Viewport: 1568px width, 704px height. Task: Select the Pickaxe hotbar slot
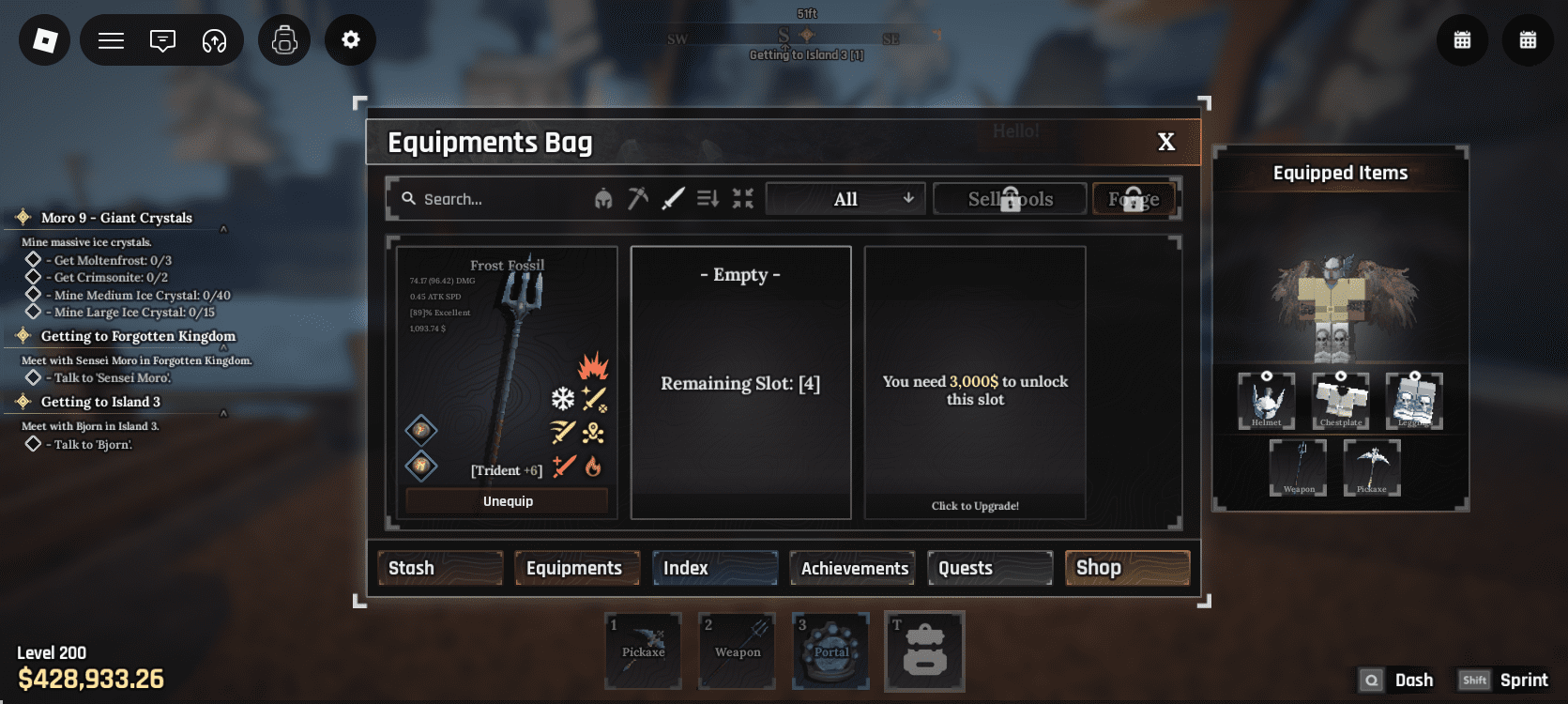[x=644, y=651]
